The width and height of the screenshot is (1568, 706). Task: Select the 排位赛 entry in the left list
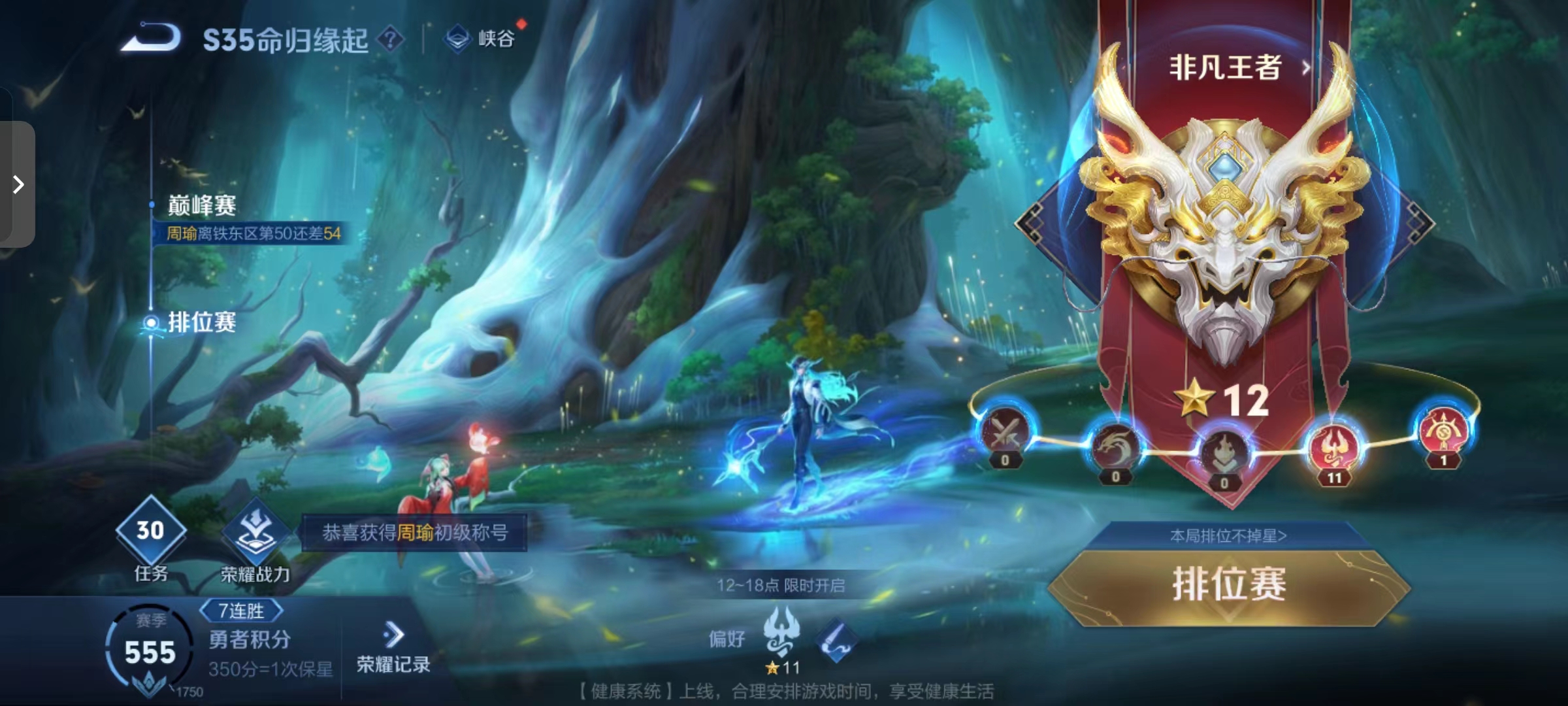click(201, 322)
